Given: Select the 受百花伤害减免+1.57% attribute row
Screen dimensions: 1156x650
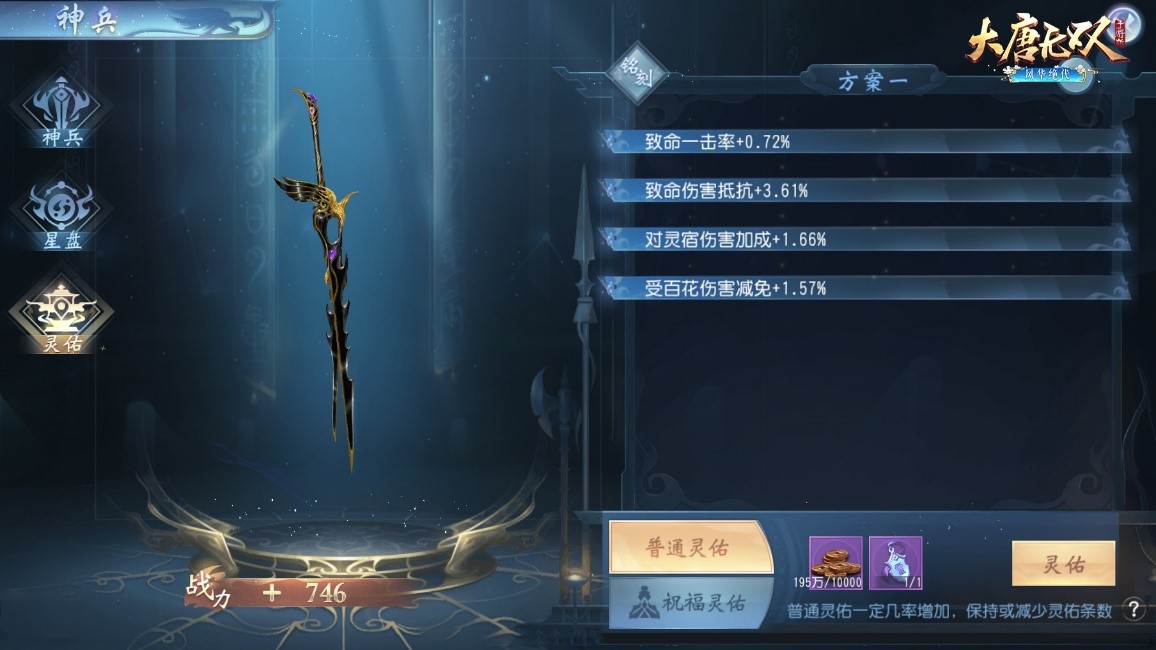Looking at the screenshot, I should pos(865,289).
